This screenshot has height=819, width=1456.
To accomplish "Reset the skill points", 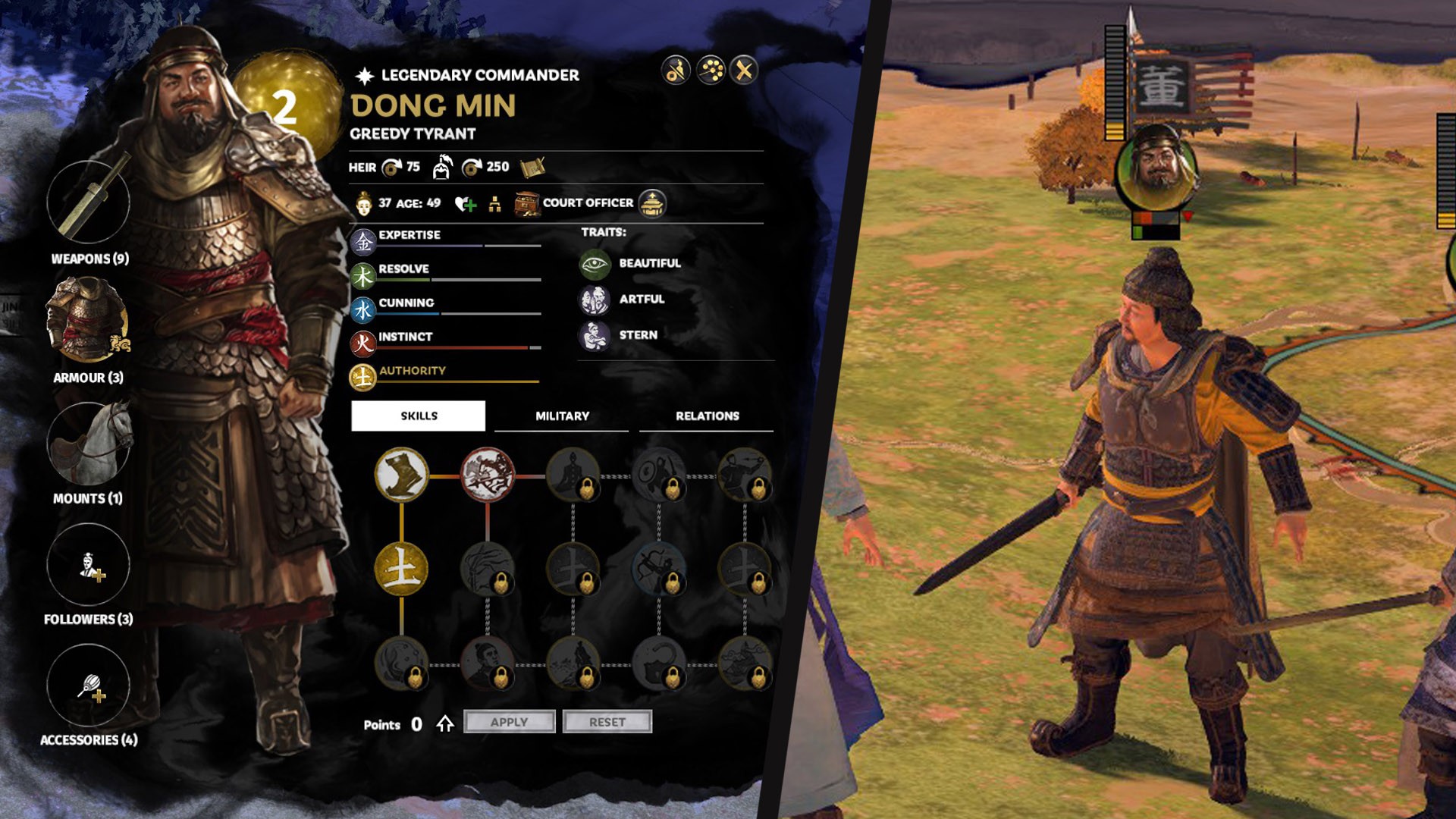I will [x=607, y=722].
